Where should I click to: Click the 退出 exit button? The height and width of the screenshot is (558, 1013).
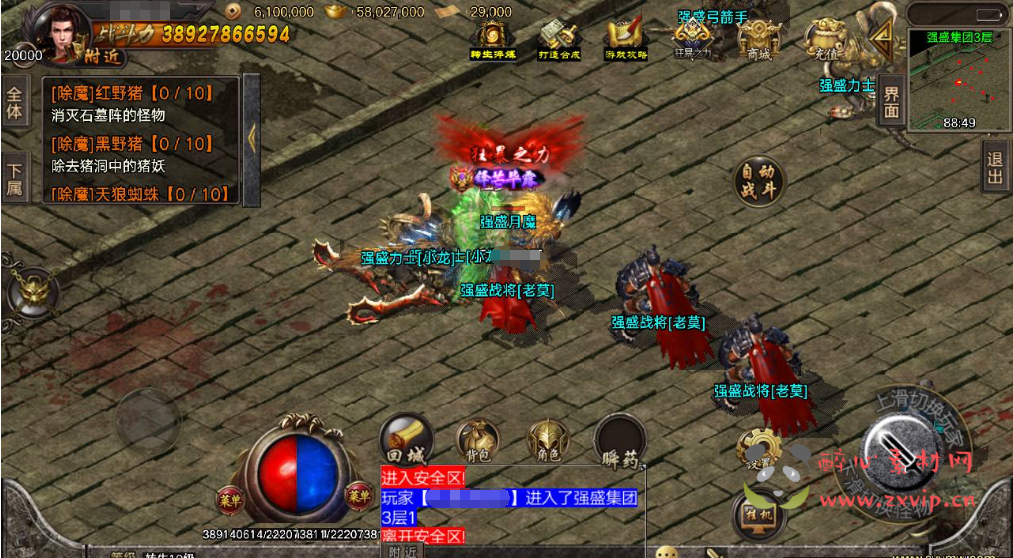coord(995,168)
